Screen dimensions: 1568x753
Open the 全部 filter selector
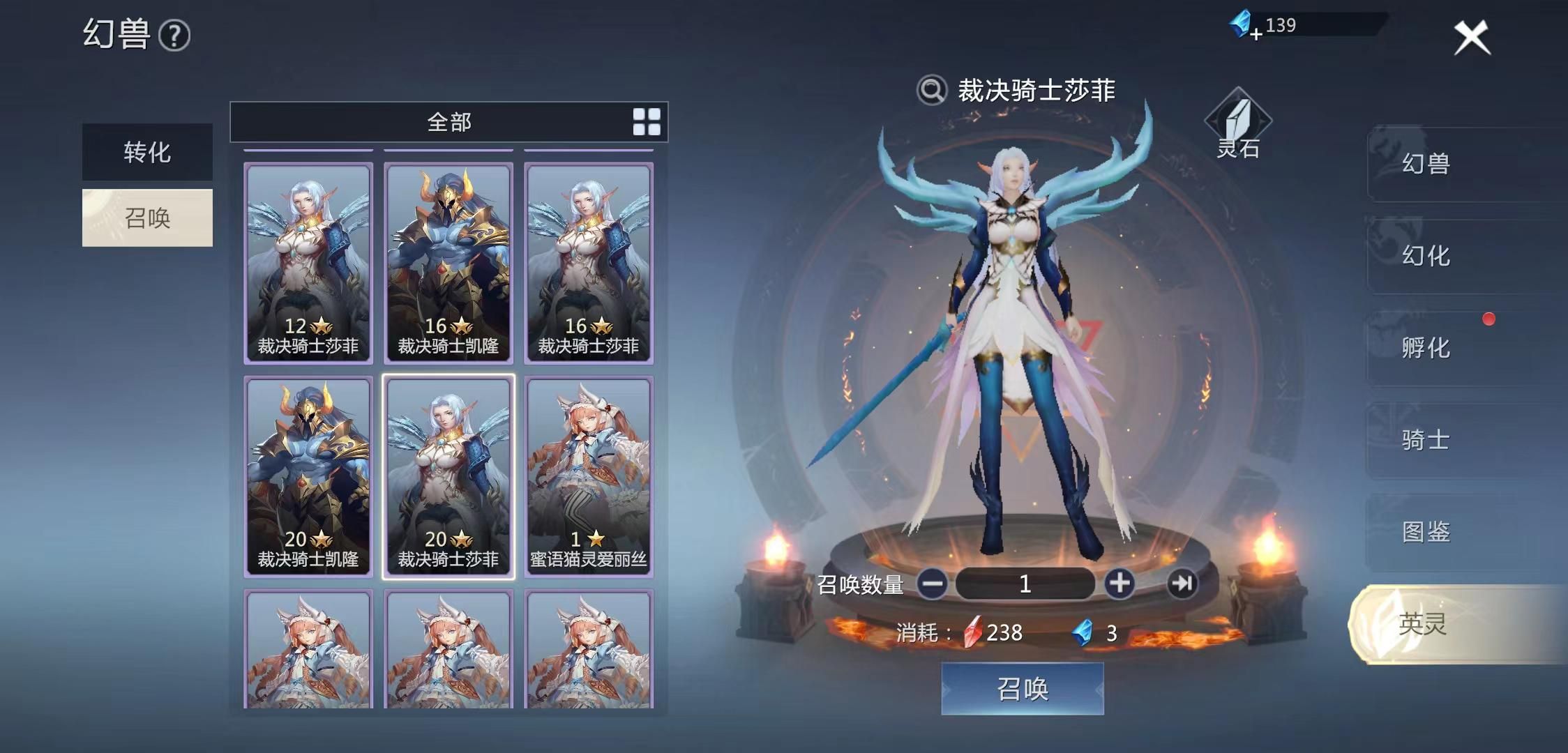(448, 122)
